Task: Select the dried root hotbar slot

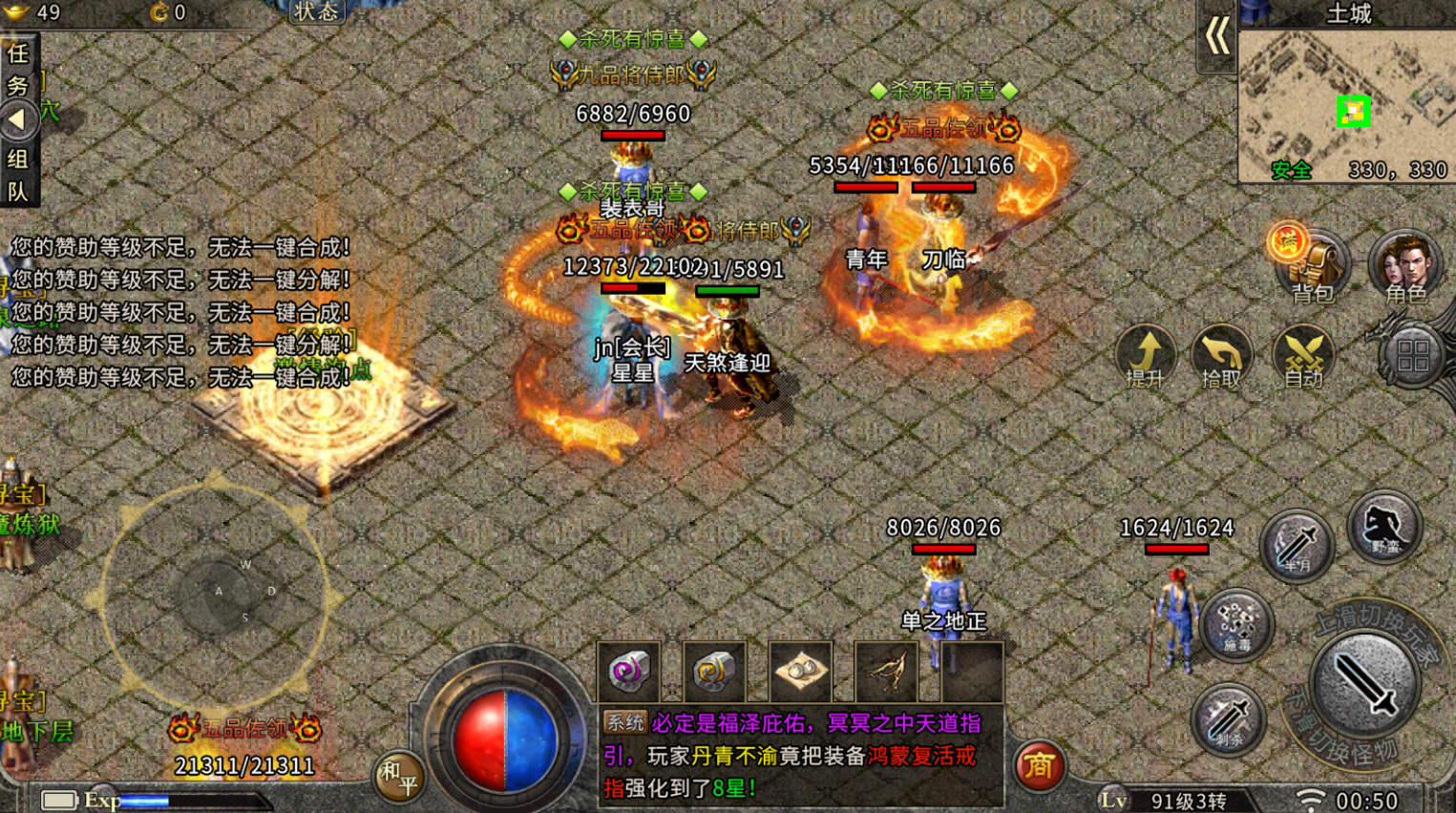Action: pos(886,671)
